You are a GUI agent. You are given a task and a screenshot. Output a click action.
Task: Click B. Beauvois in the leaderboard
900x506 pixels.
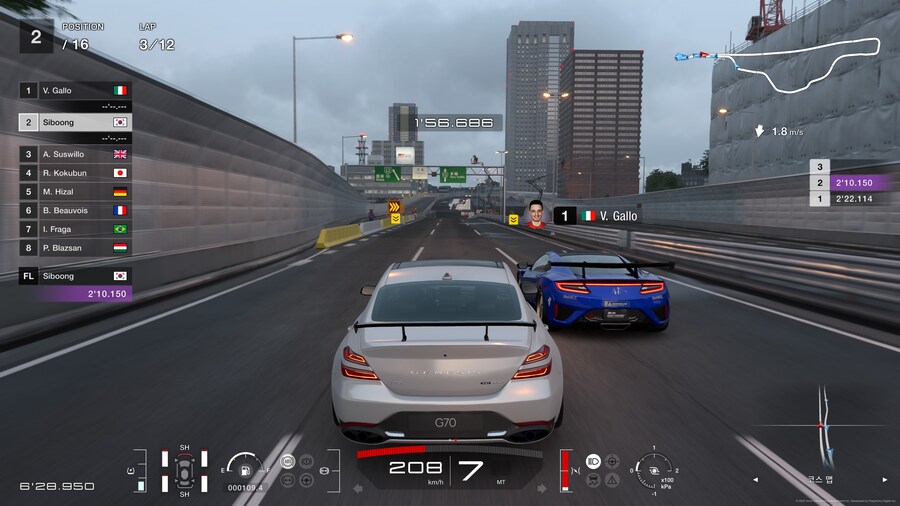click(75, 211)
